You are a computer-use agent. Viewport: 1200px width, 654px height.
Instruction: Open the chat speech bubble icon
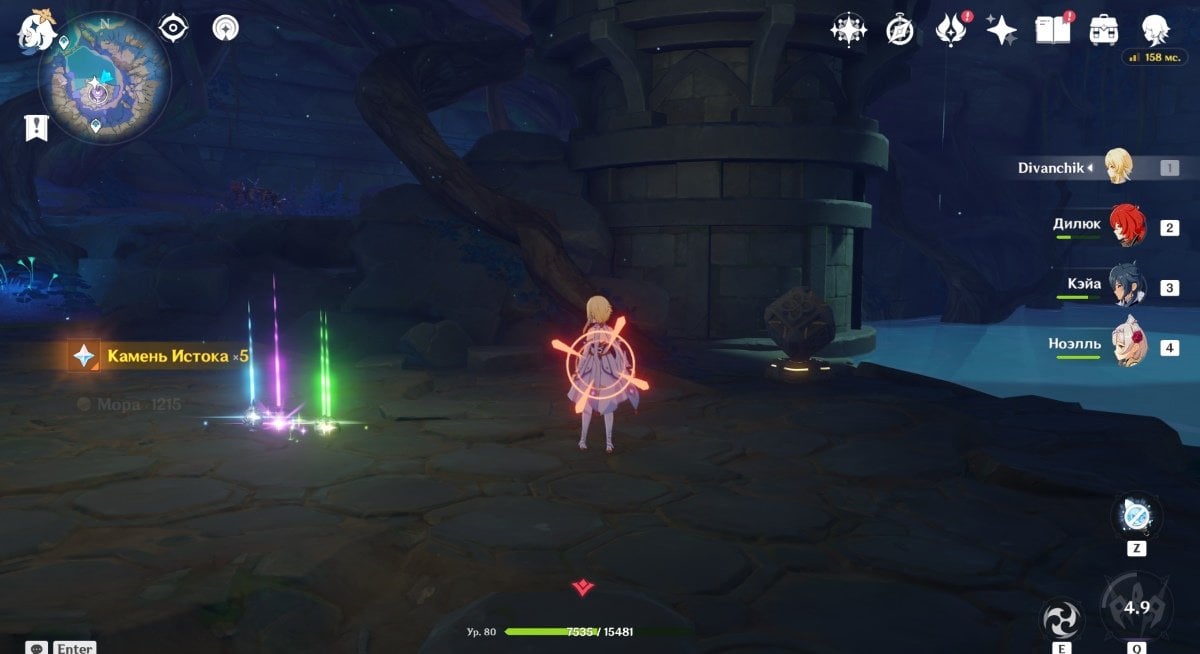[x=37, y=648]
